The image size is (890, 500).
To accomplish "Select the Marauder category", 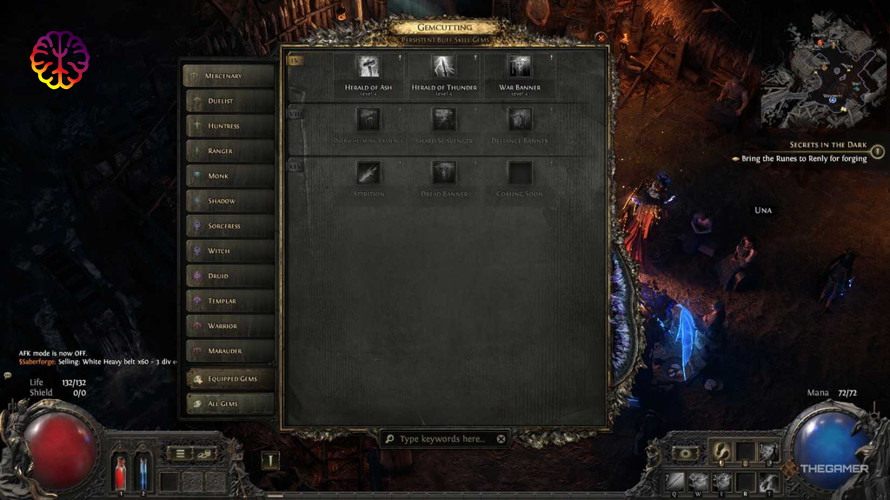I will pyautogui.click(x=229, y=351).
